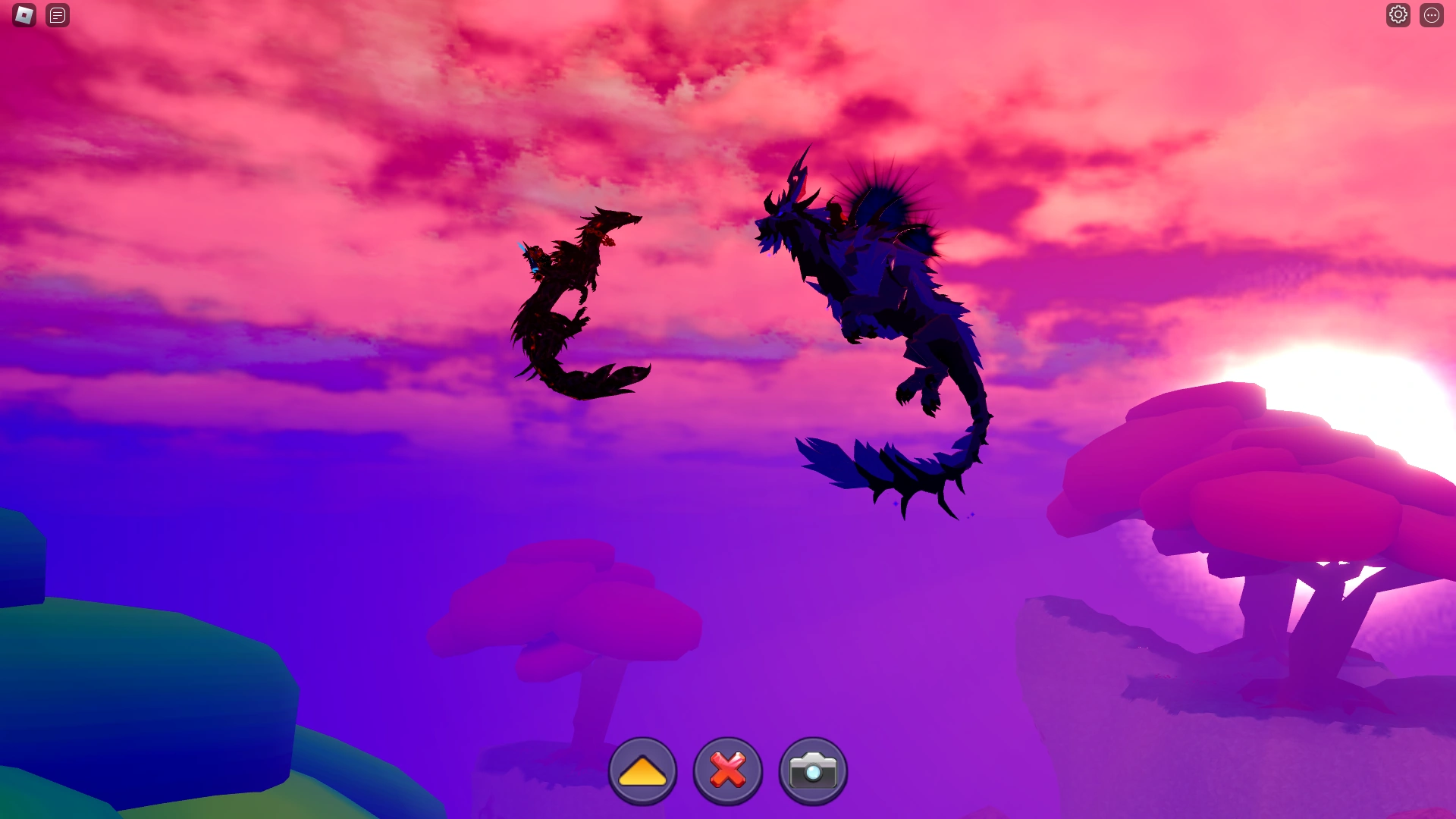Toggle the action tray with the arrow
This screenshot has width=1456, height=819.
642,769
